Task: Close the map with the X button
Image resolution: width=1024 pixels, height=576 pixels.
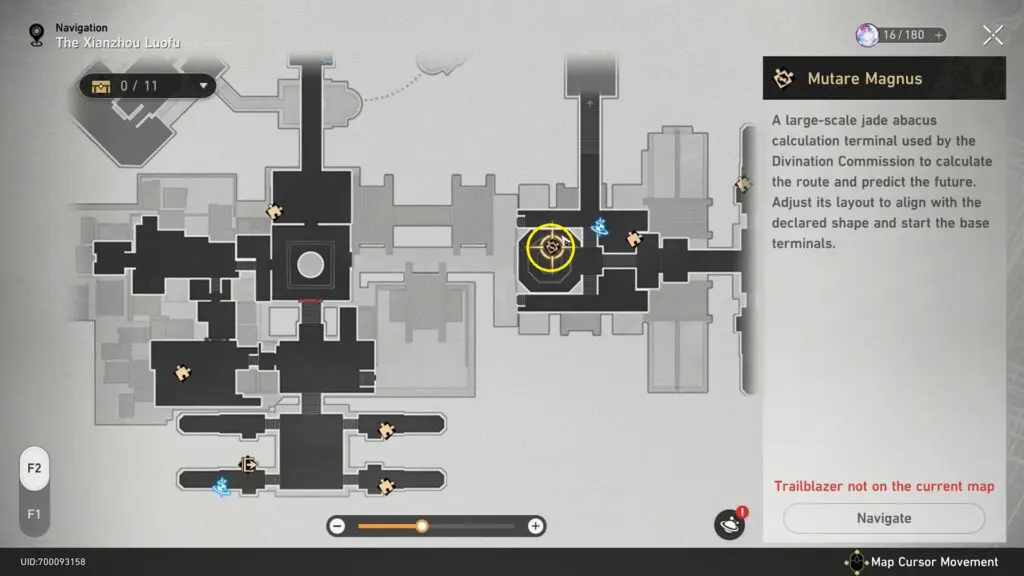Action: (x=992, y=35)
